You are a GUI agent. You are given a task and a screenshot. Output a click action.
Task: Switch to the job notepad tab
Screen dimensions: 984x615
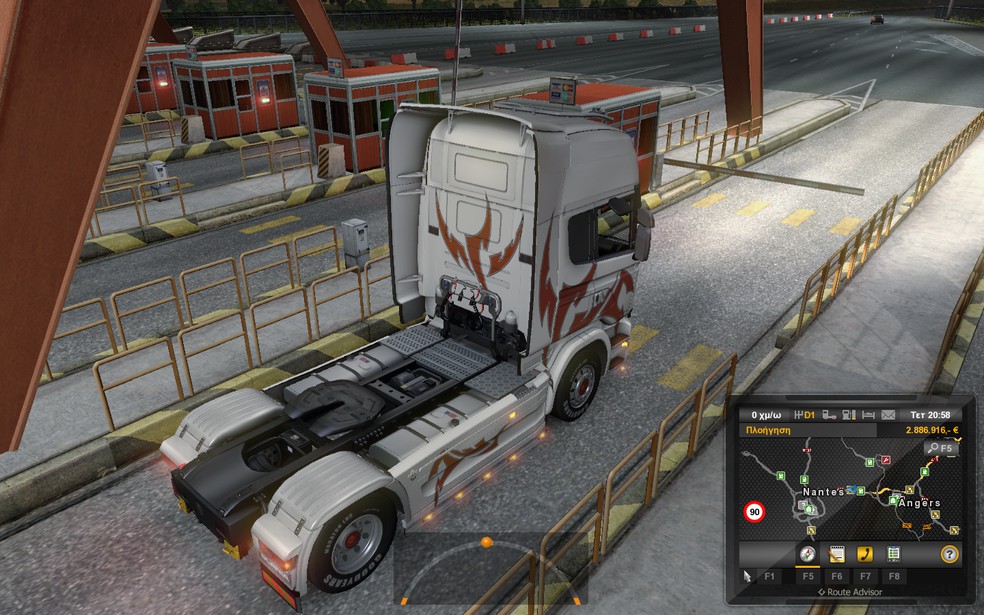[837, 554]
